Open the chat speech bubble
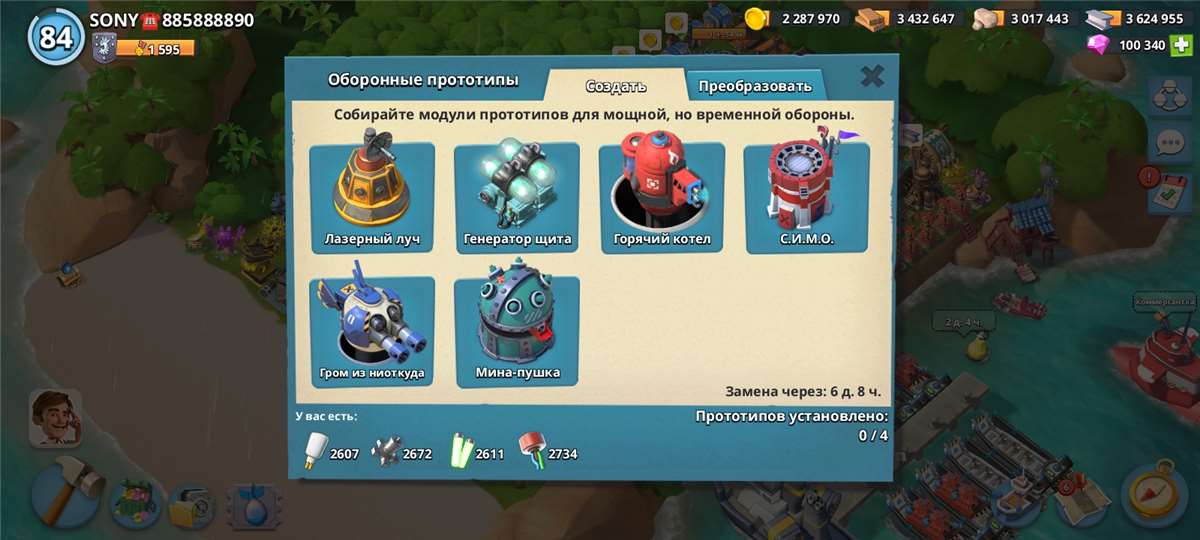The width and height of the screenshot is (1200, 540). point(1169,142)
